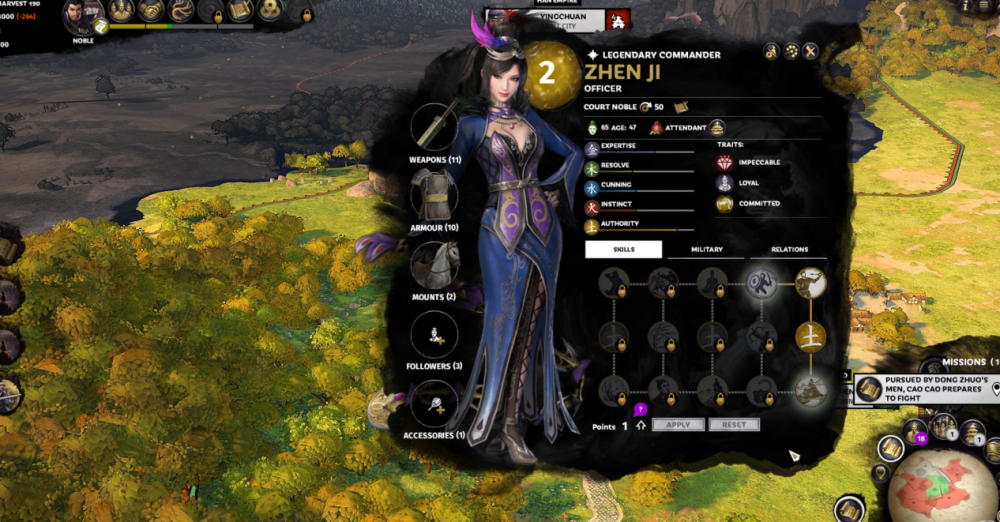Open the Cao Cao mission entry
Screen dimensions: 1000x522
pos(920,389)
